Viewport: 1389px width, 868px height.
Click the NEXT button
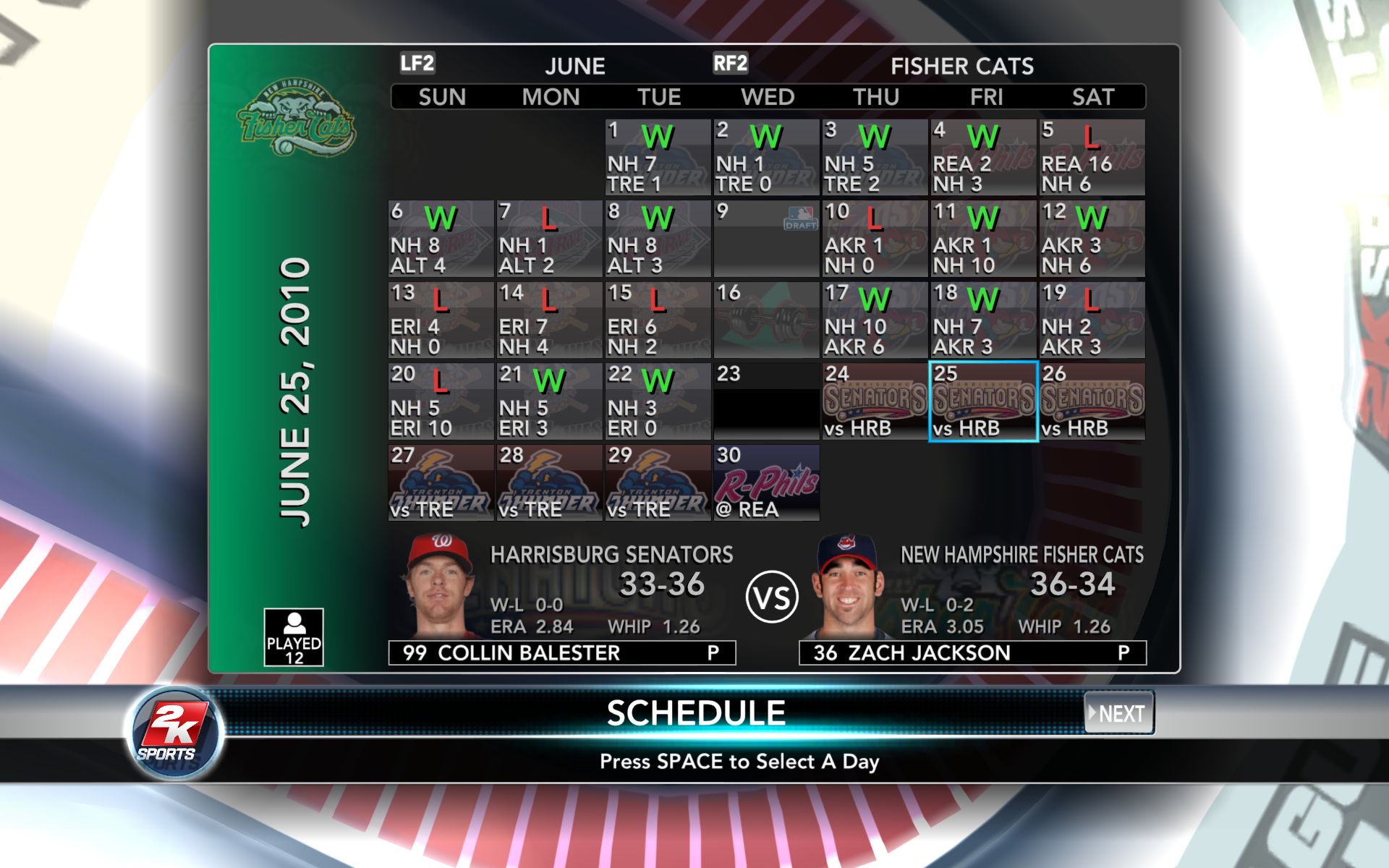1118,713
